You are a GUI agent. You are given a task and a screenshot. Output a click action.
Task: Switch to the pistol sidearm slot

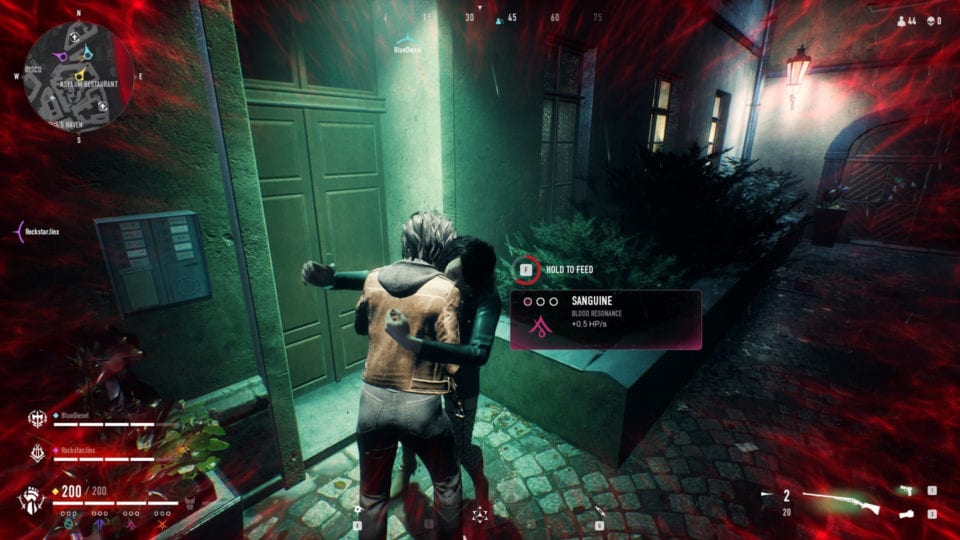[906, 490]
